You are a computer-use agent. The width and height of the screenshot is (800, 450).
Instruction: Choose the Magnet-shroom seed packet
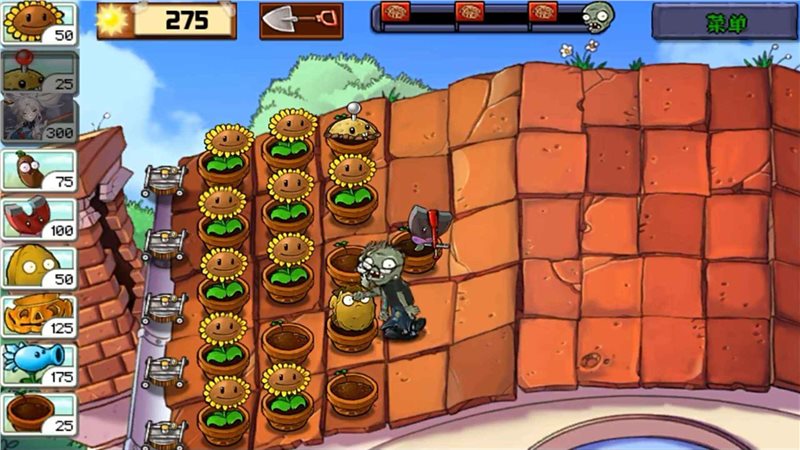point(38,217)
